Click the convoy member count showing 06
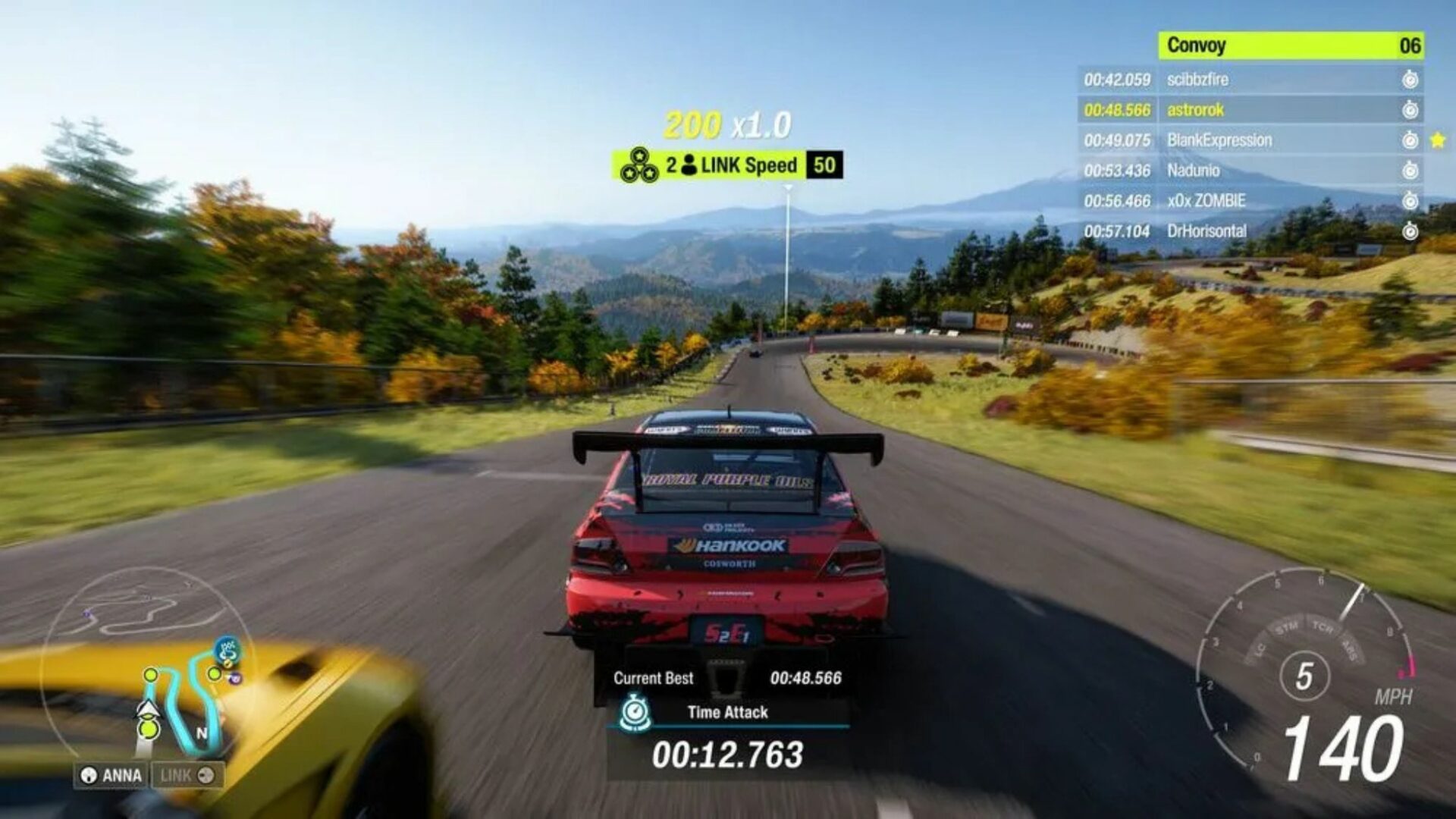The image size is (1456, 819). (x=1410, y=44)
